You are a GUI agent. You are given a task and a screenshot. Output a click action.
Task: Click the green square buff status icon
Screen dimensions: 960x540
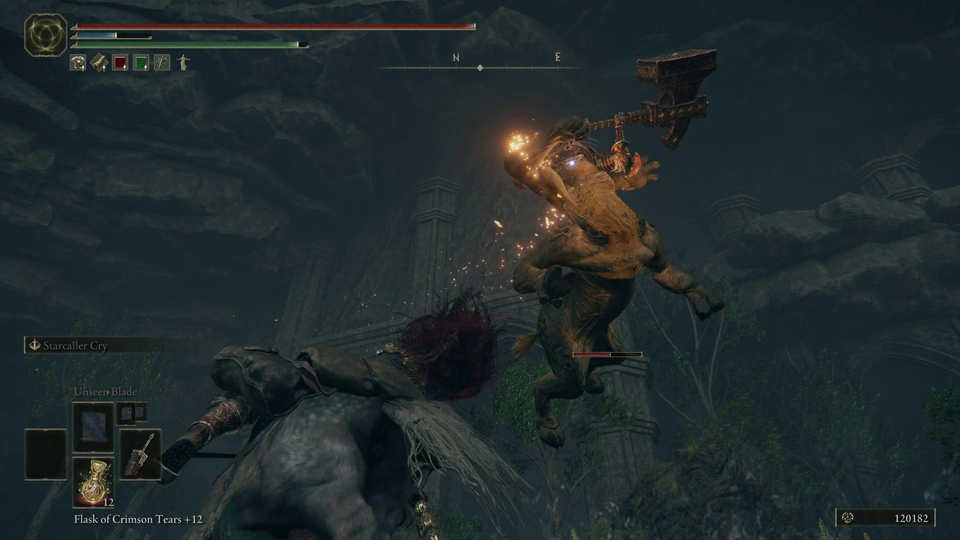141,63
